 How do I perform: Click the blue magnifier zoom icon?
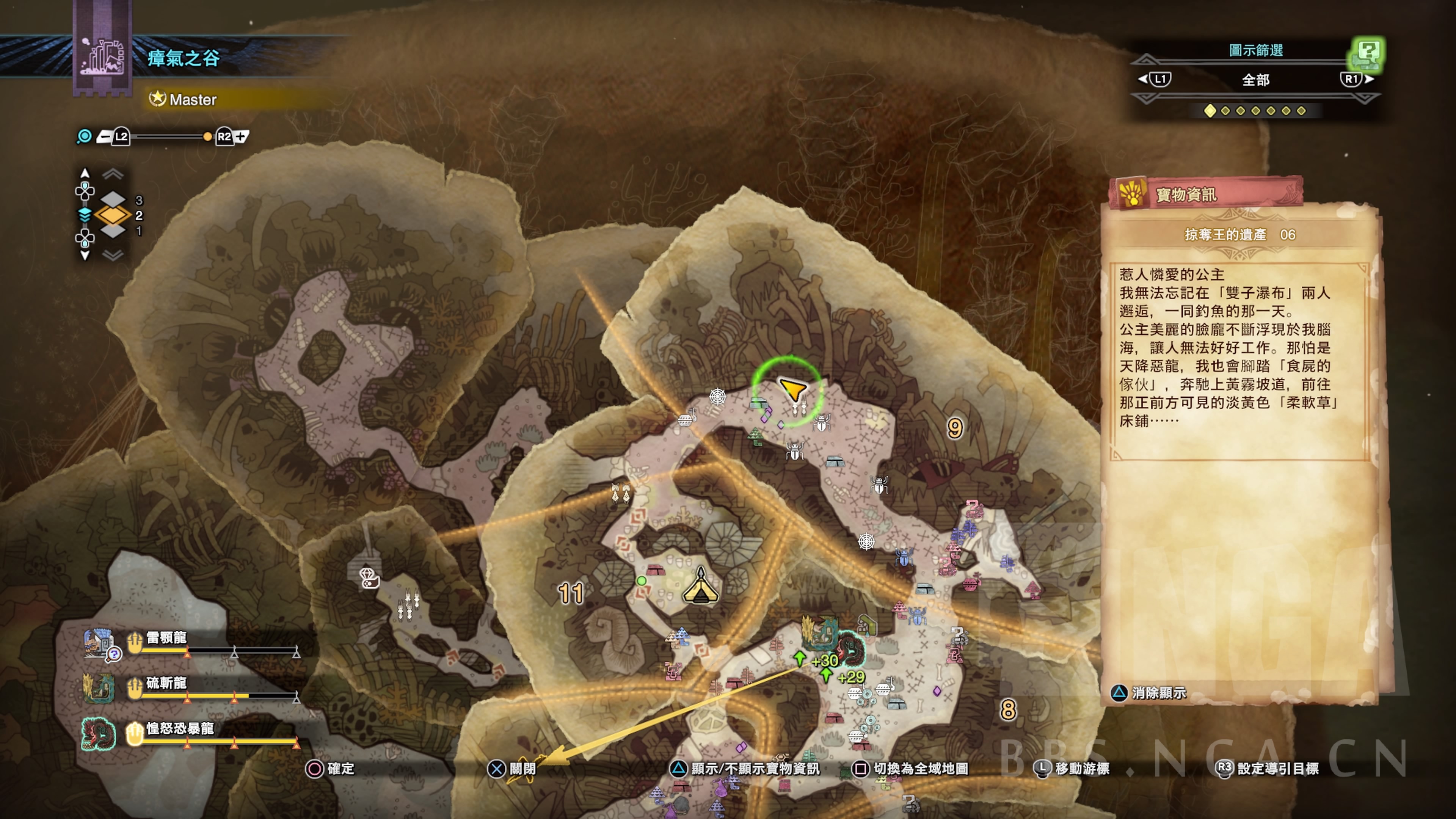click(84, 137)
